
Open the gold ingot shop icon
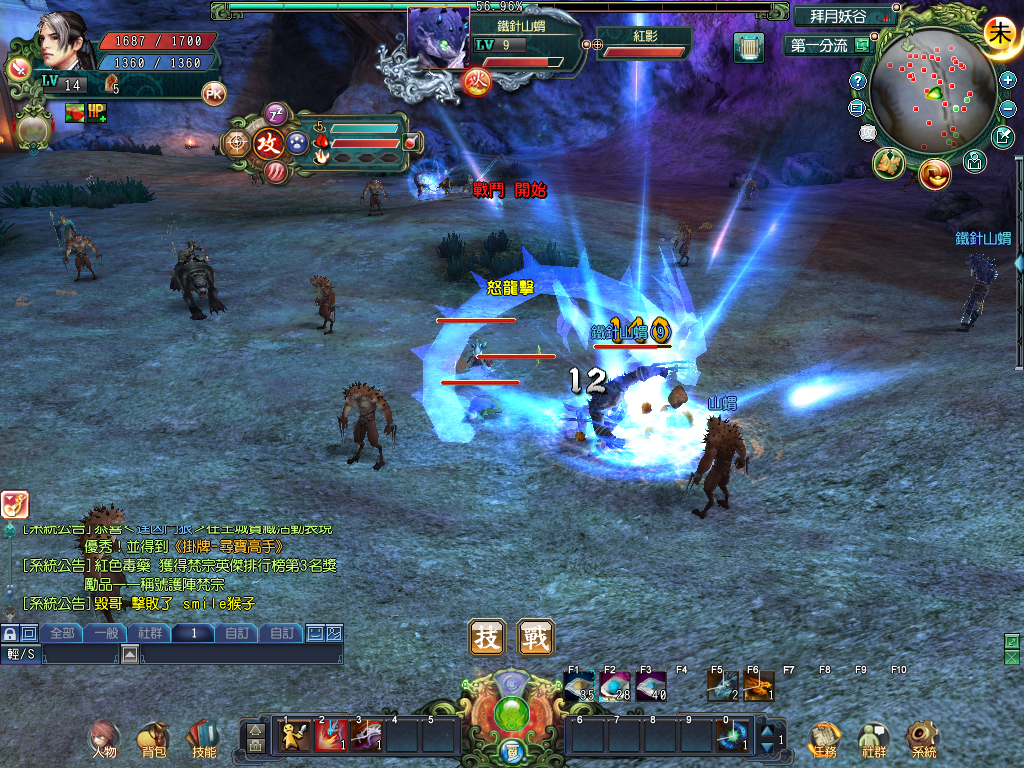934,173
